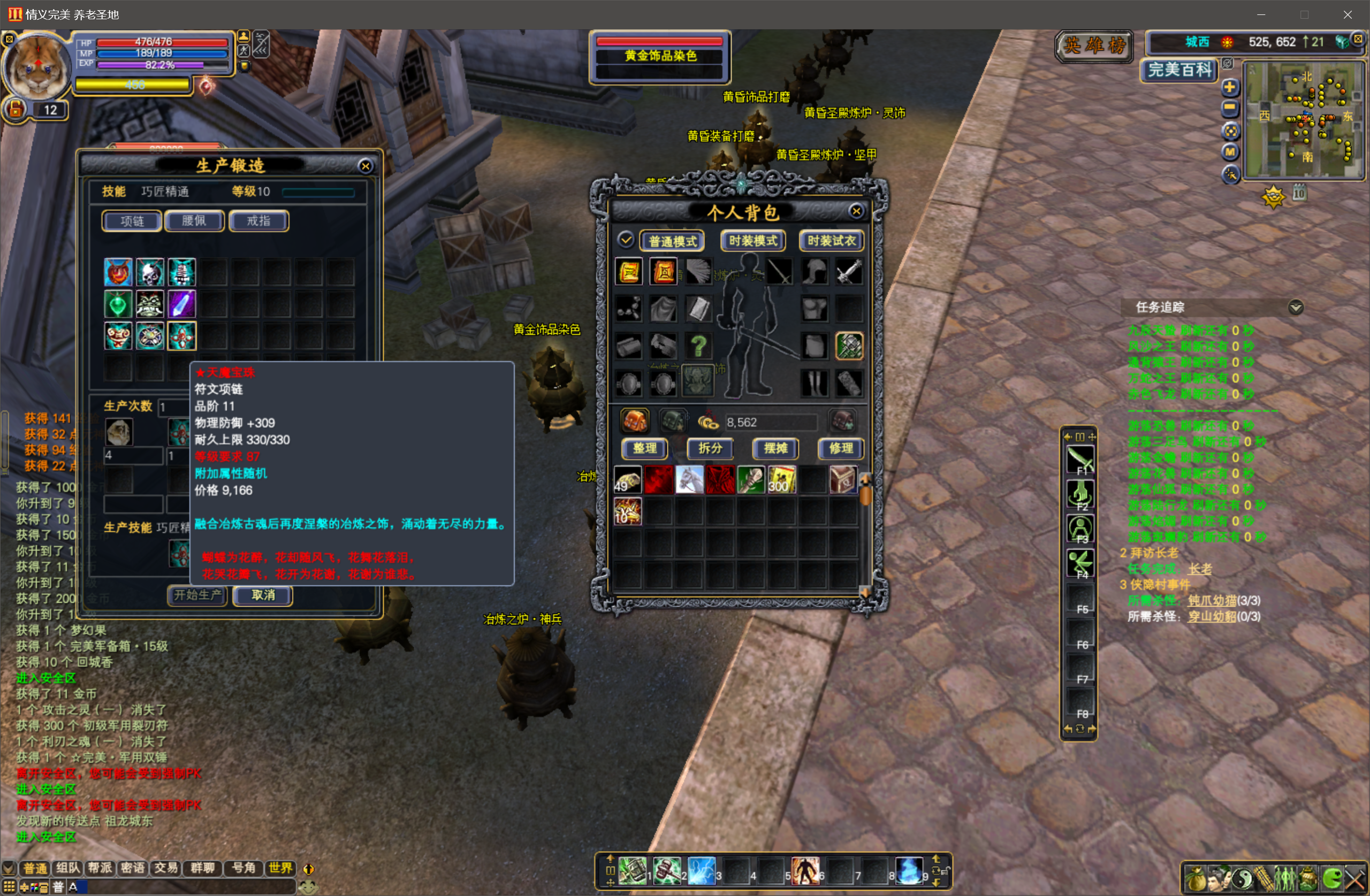Open the 摆摊 stall button
The width and height of the screenshot is (1370, 896).
775,448
